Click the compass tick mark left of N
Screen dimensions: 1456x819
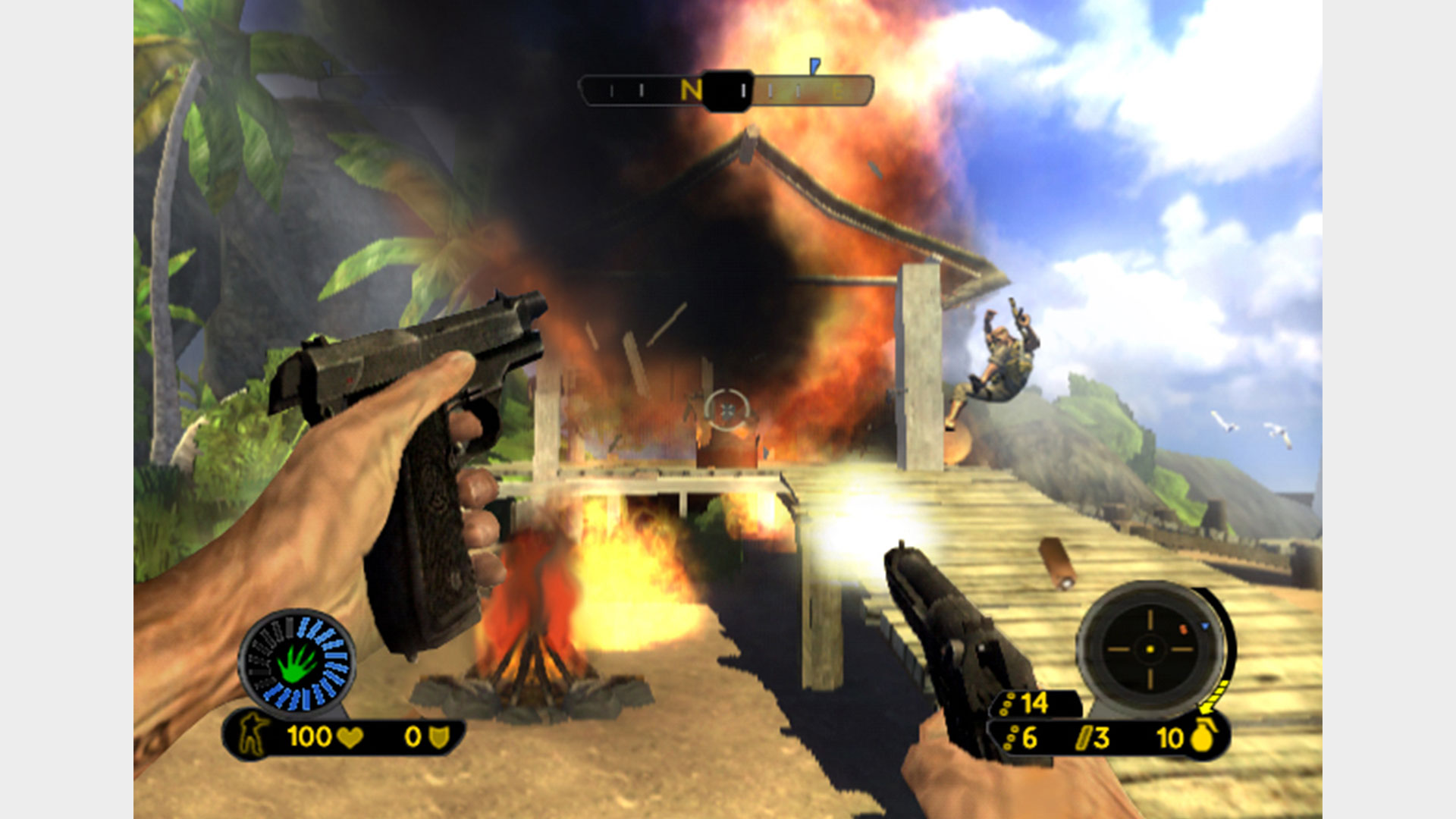642,89
